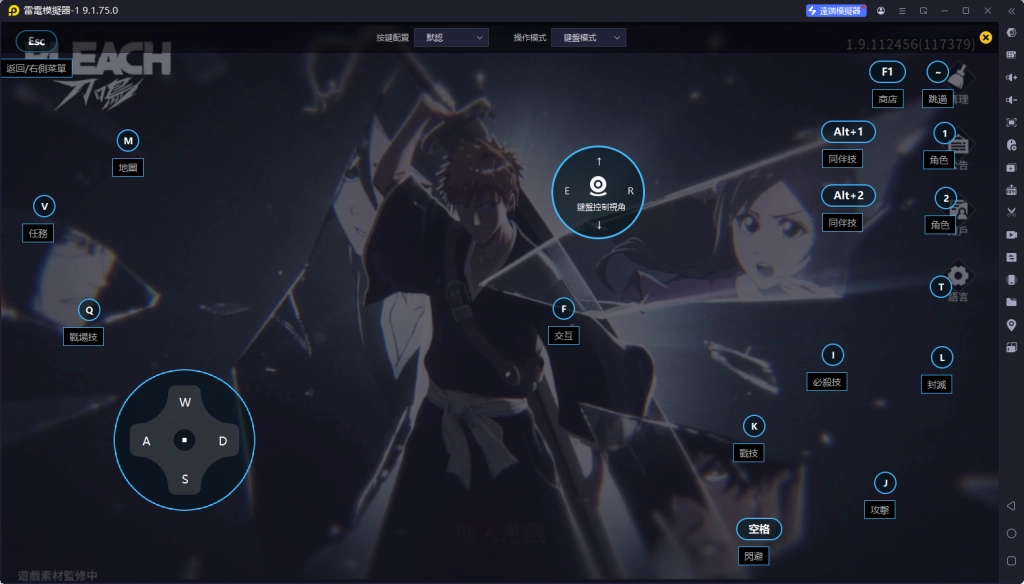Tap the Android back triangle button

pos(1011,506)
